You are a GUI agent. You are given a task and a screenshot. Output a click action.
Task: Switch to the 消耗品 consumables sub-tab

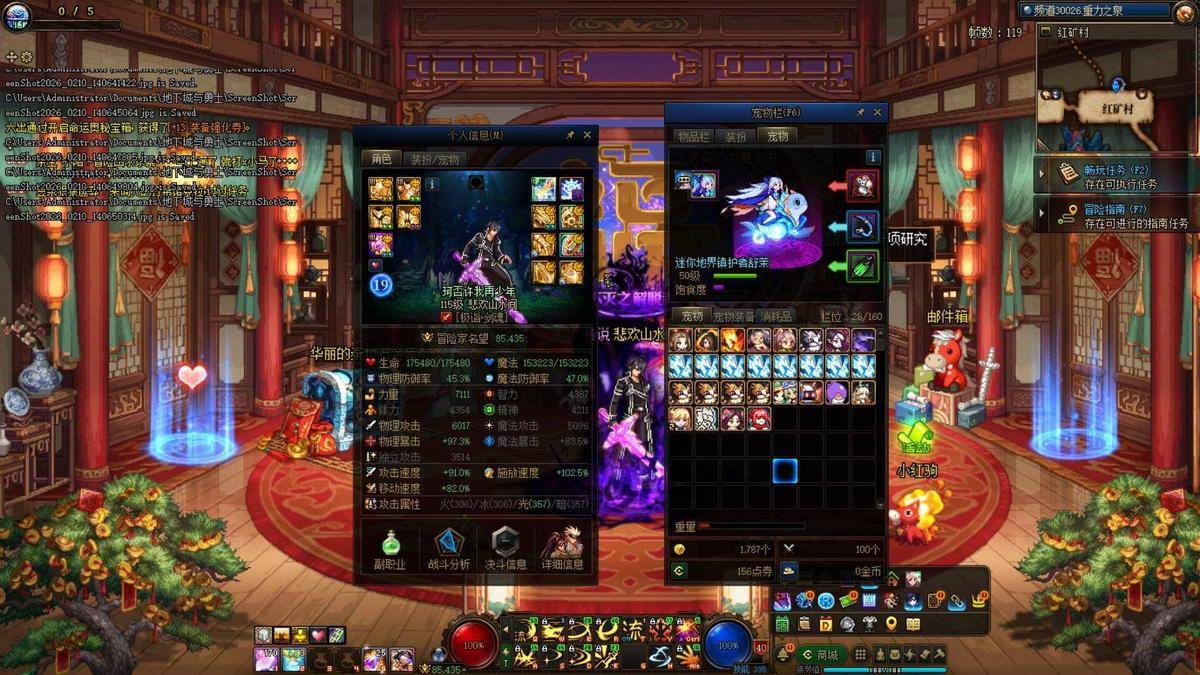pyautogui.click(x=777, y=317)
